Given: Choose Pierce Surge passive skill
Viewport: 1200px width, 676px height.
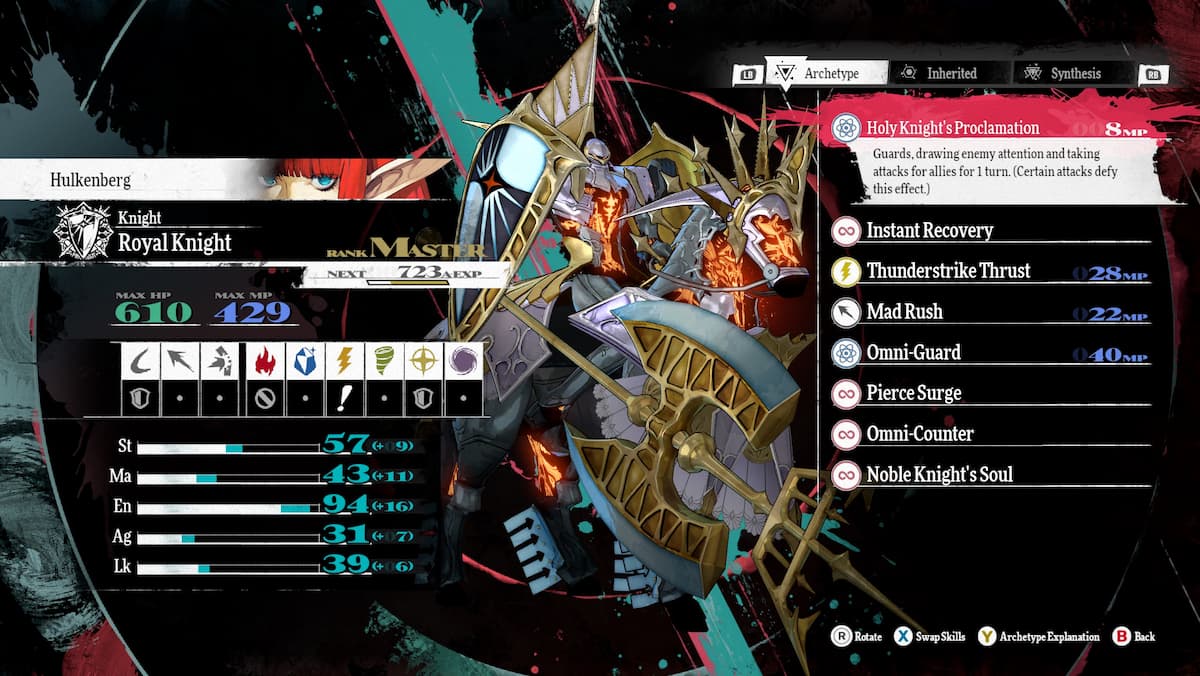Looking at the screenshot, I should click(x=913, y=393).
